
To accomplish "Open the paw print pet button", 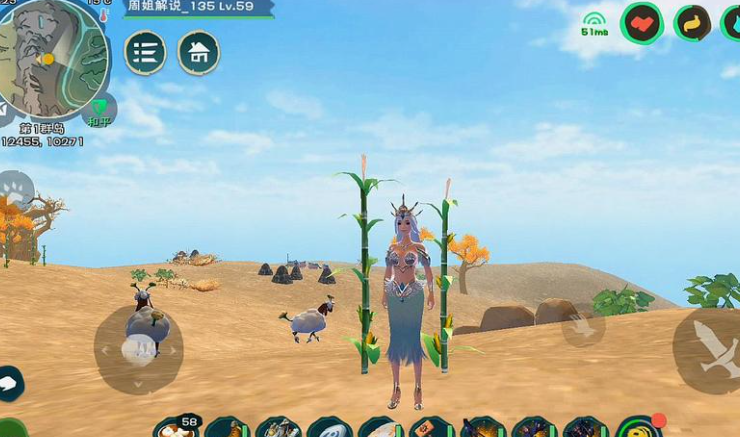I will click(14, 189).
